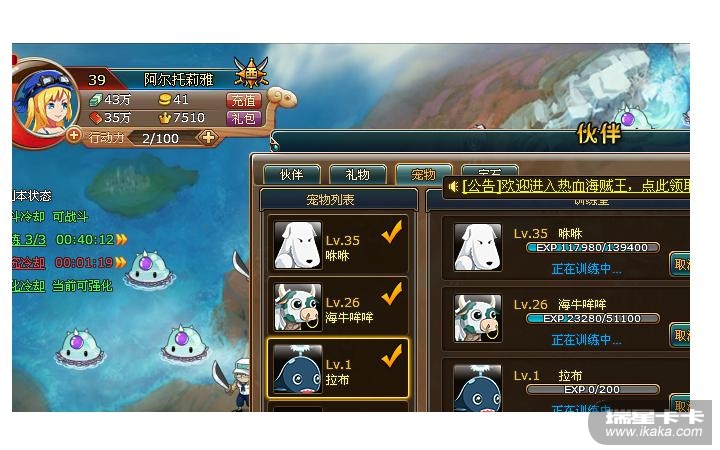Open the 礼包 gift pack button
This screenshot has height=450, width=720.
[x=244, y=118]
